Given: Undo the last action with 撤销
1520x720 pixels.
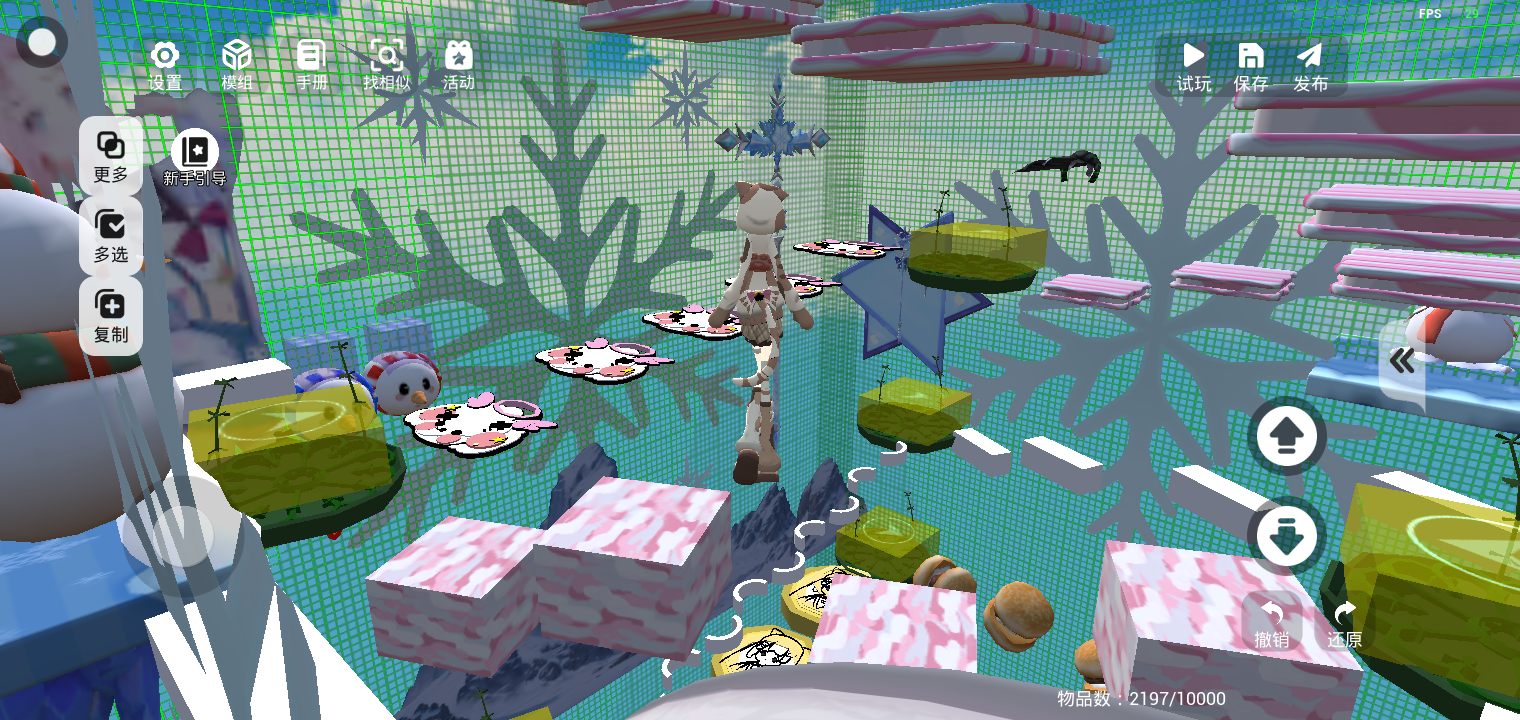Looking at the screenshot, I should (x=1272, y=623).
